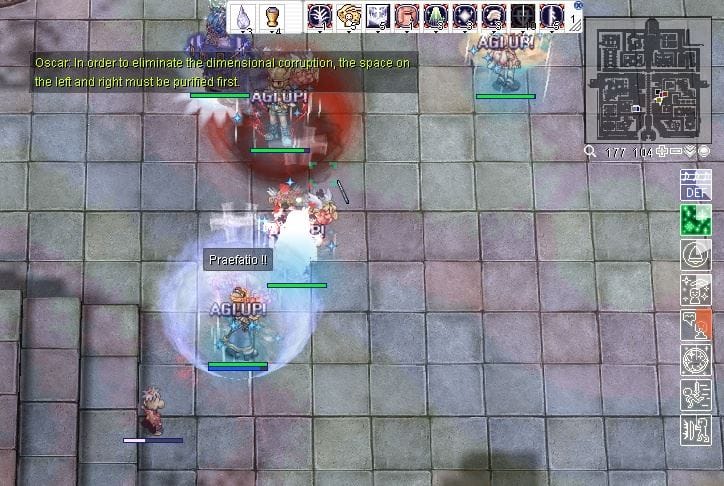Select the clock-shaped buff icon
This screenshot has width=724, height=486.
[695, 360]
